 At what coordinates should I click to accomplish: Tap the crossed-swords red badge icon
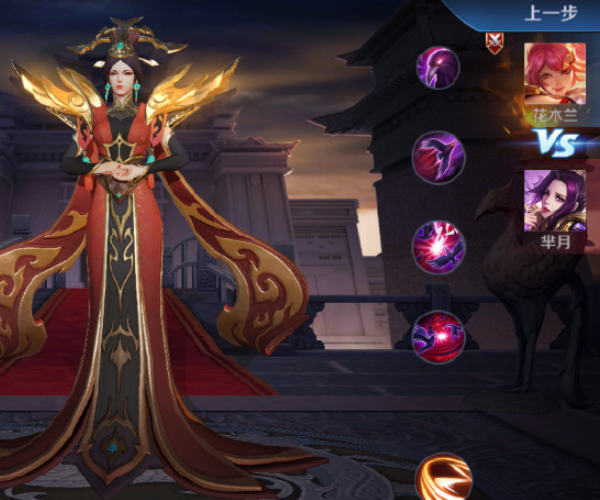click(x=494, y=41)
